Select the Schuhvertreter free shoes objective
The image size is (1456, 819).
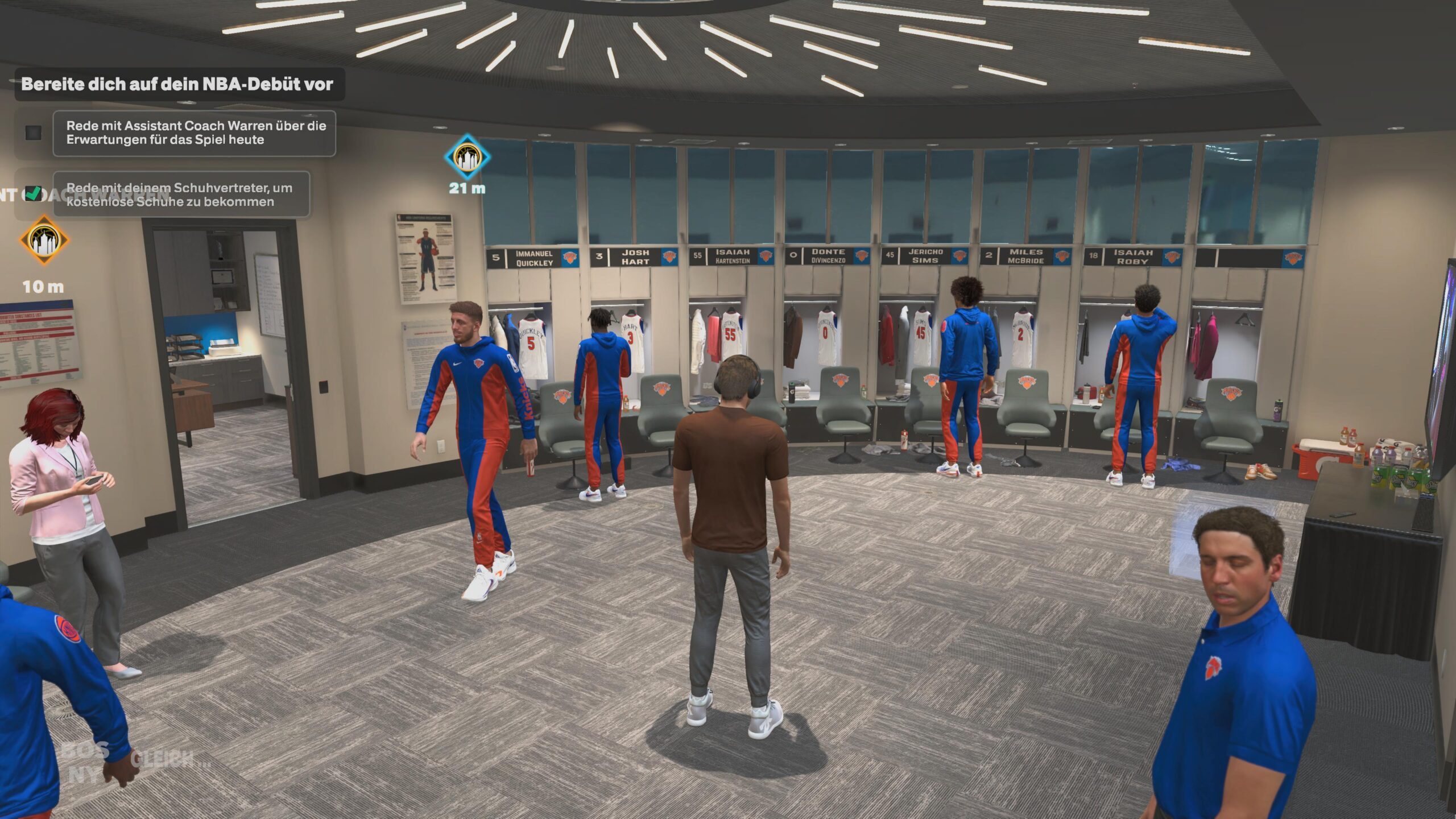point(181,195)
